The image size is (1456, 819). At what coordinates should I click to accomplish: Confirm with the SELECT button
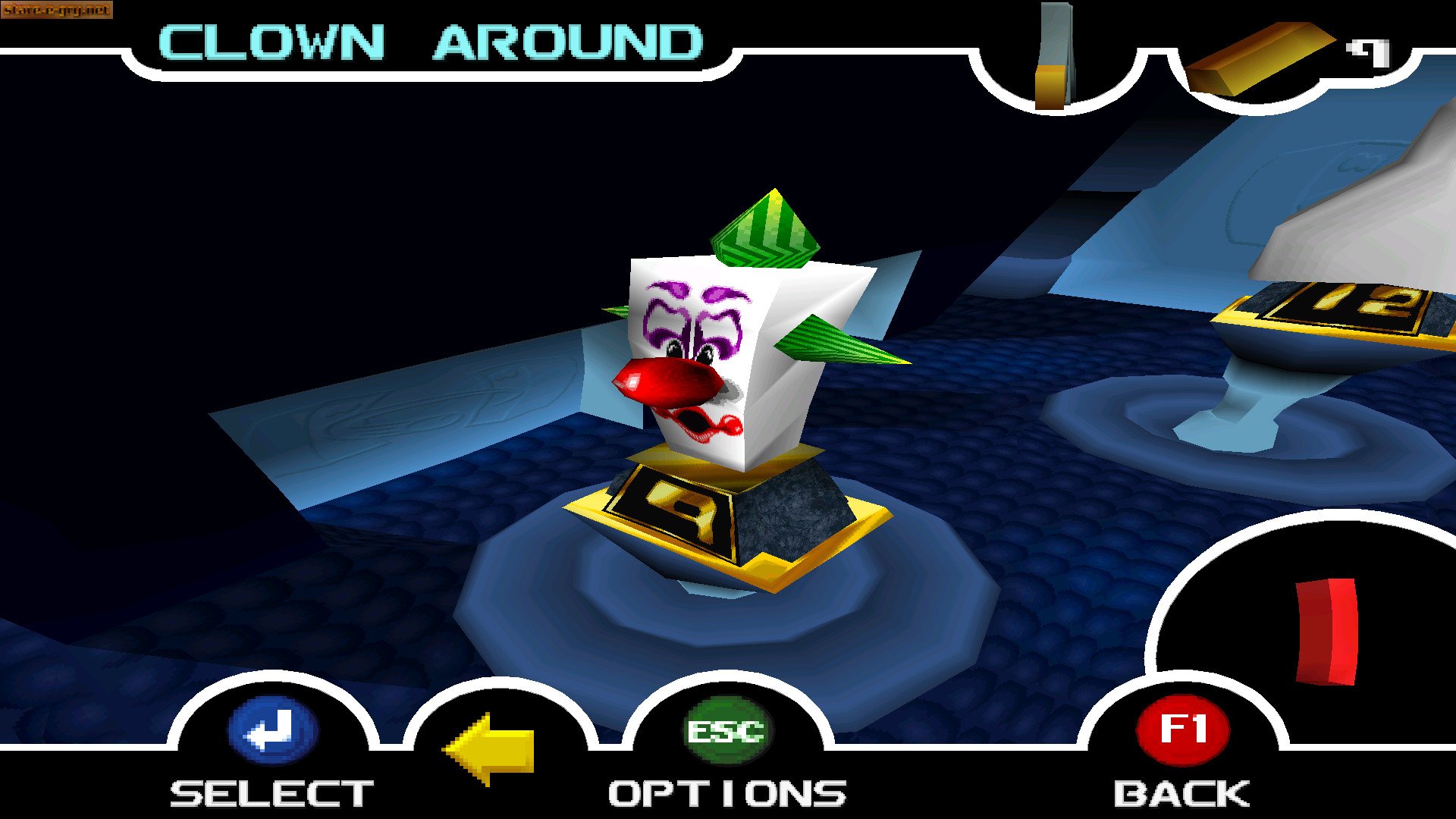273,732
